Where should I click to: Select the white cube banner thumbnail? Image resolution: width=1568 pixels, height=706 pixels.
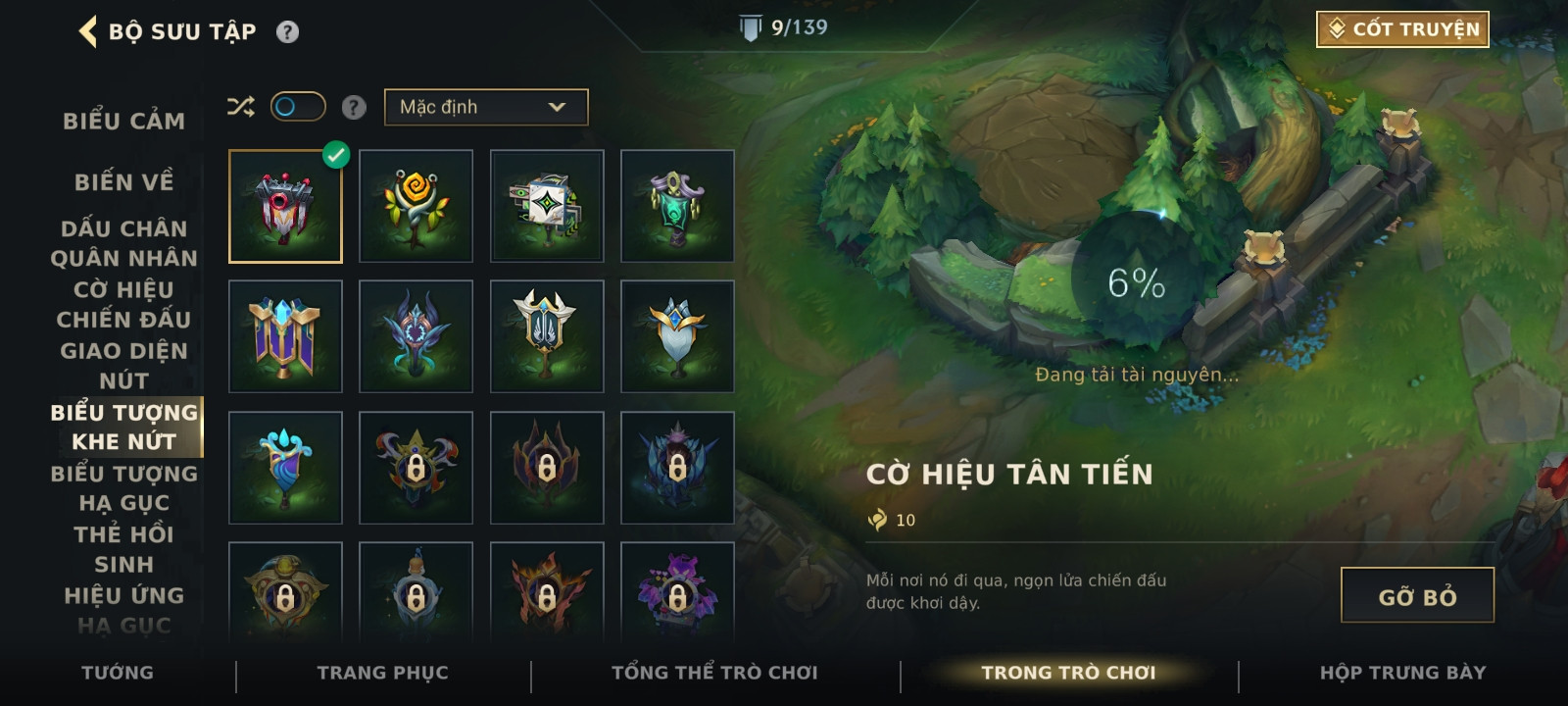click(x=547, y=206)
